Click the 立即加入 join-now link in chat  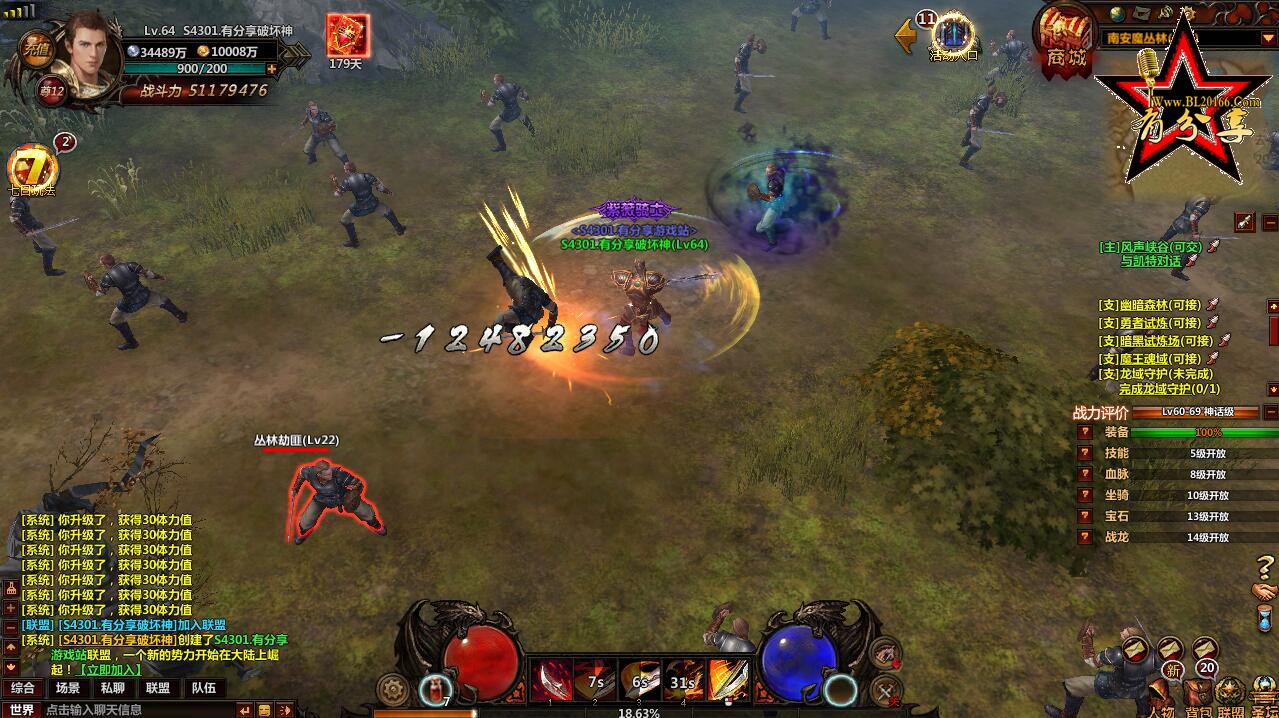coord(110,669)
